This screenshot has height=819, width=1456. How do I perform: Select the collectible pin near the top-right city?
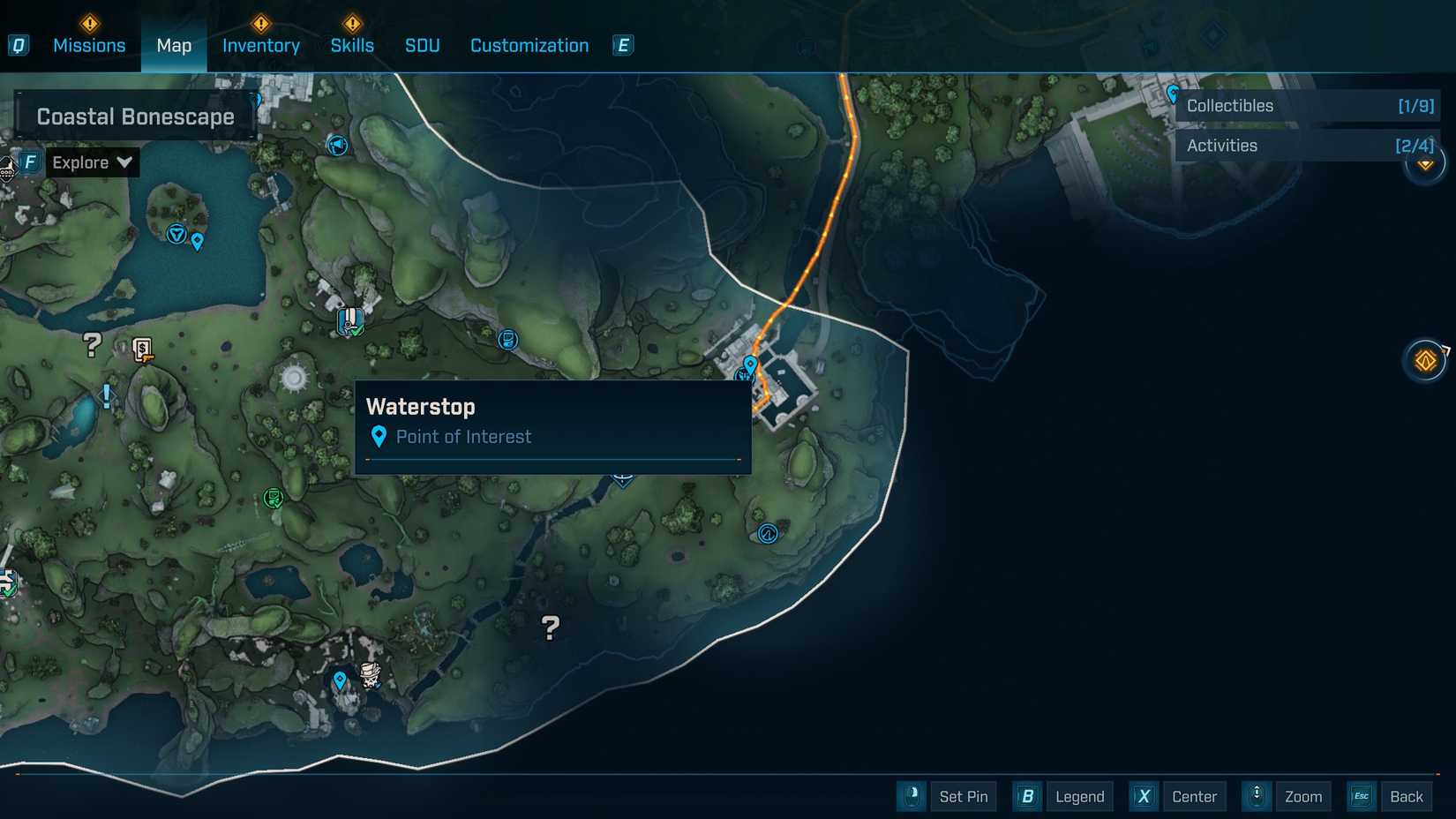[x=1173, y=92]
